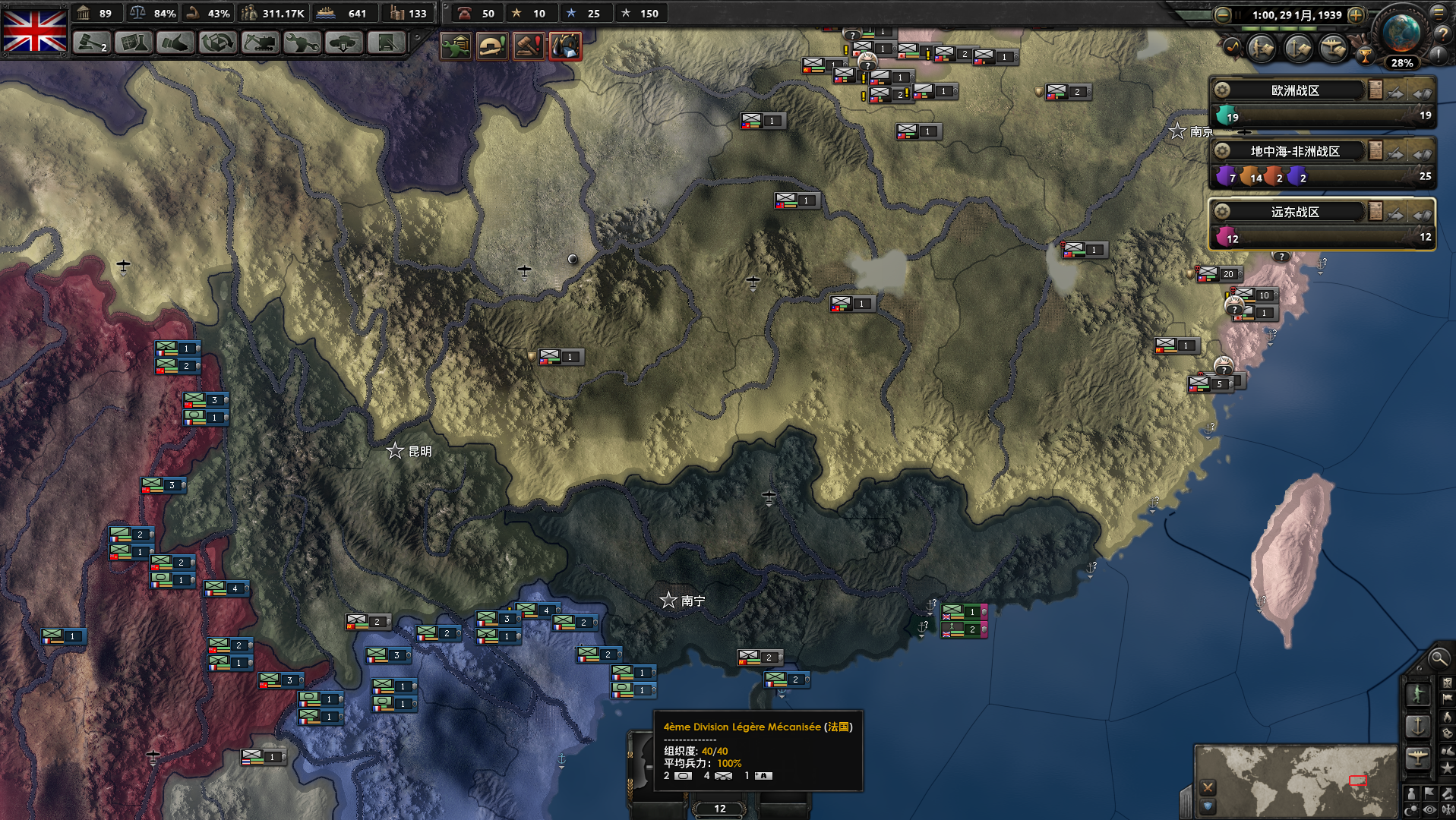This screenshot has height=820, width=1456.
Task: Click the achievements trophy icon
Action: pos(1364,57)
